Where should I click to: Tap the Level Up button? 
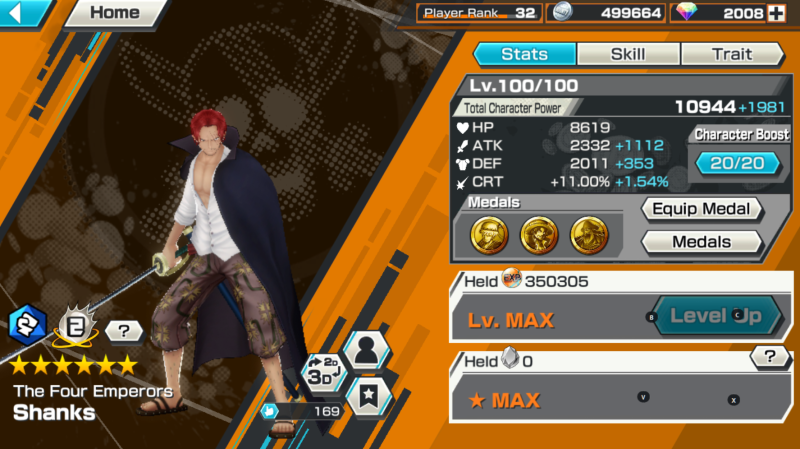714,316
